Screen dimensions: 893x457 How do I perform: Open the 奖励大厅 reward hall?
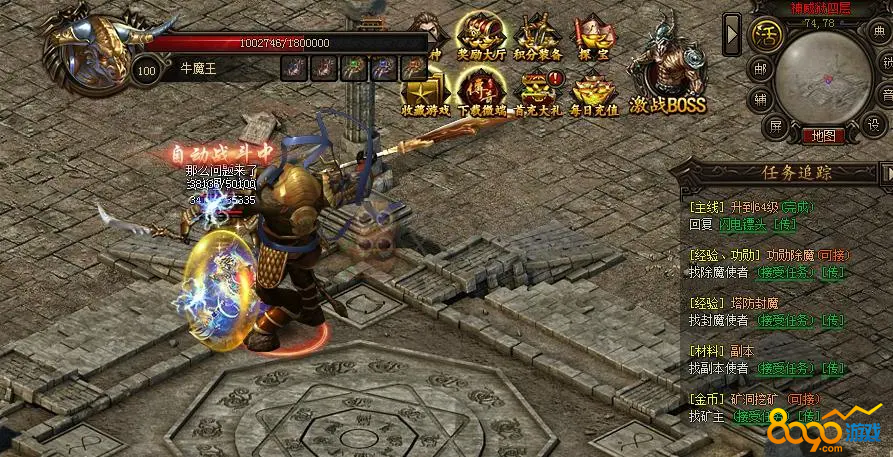point(482,40)
